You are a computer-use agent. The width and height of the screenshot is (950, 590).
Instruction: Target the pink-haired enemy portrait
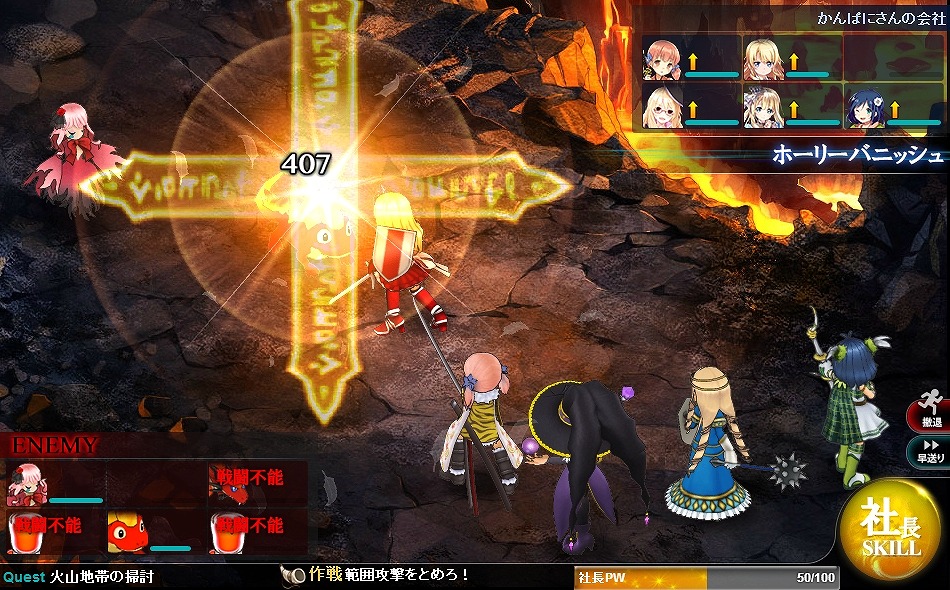coord(27,485)
